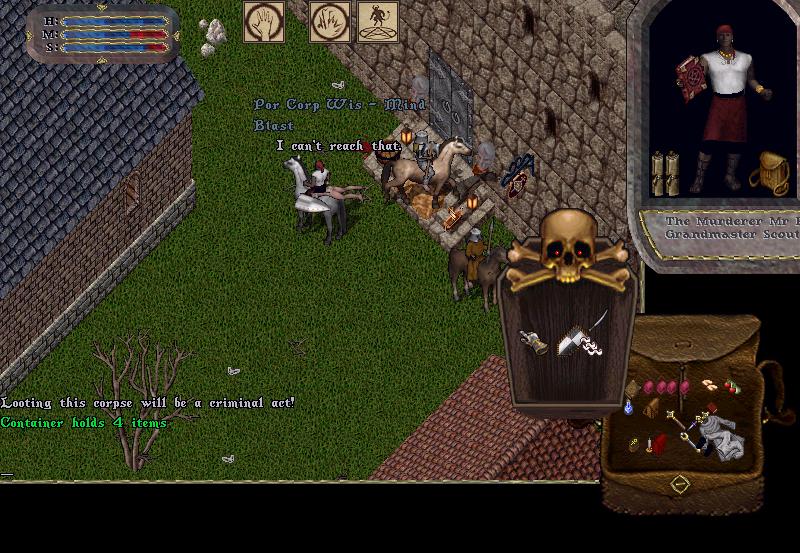Minimize the backpack with its diamond emblem

tap(680, 484)
